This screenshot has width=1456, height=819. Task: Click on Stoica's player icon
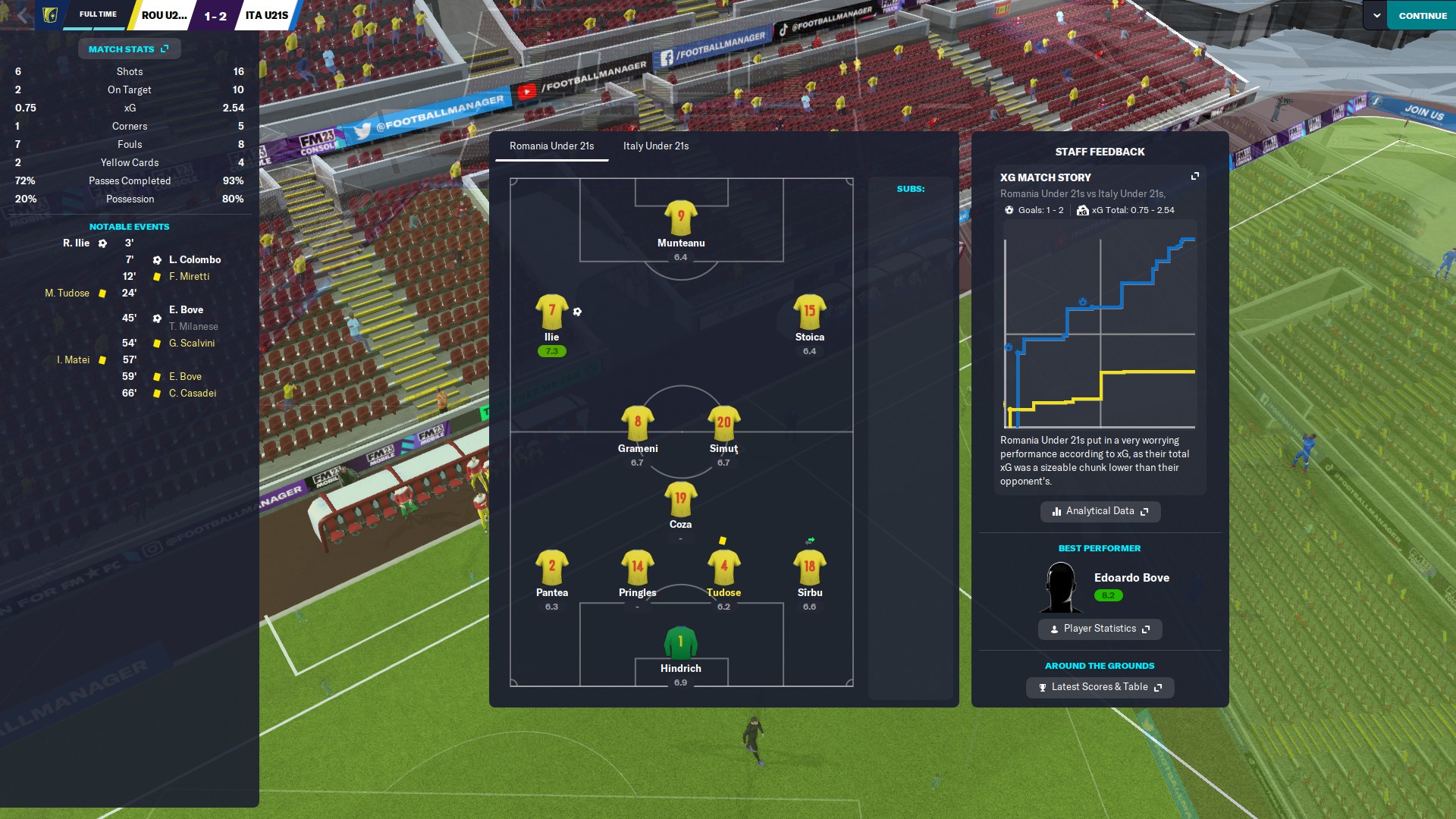[x=809, y=312]
